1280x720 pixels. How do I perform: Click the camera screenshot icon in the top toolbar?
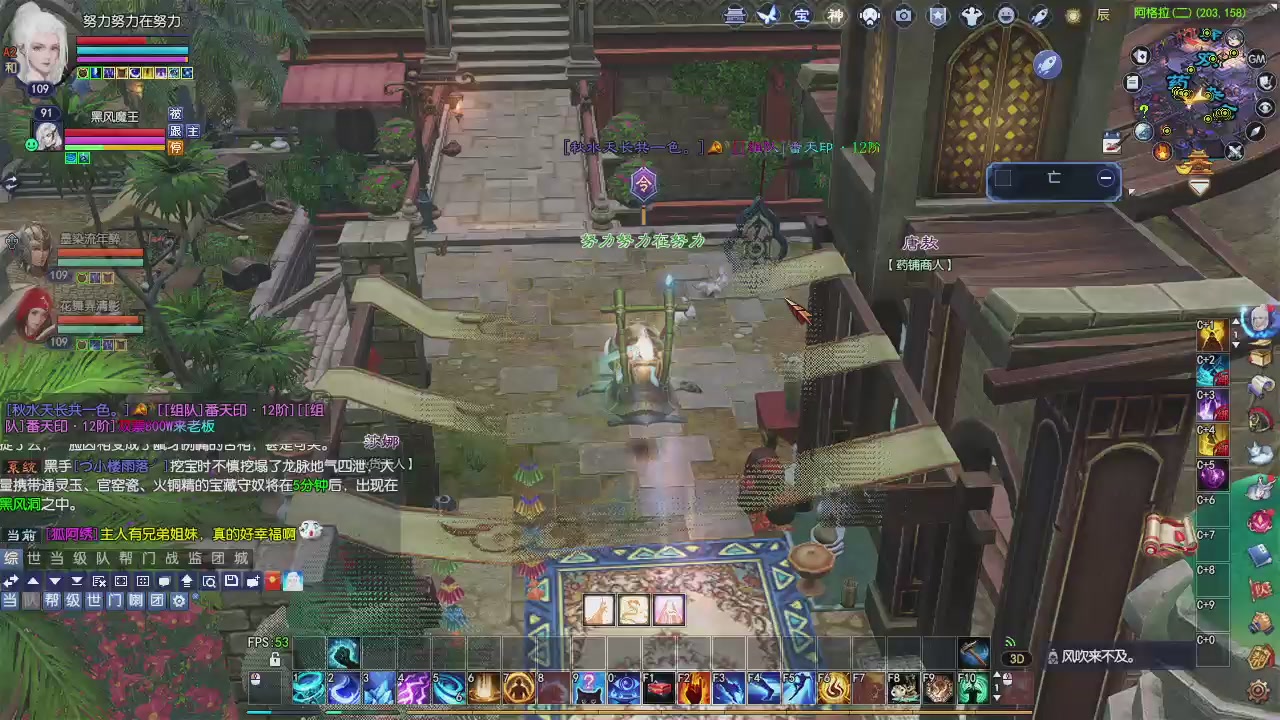pos(903,15)
